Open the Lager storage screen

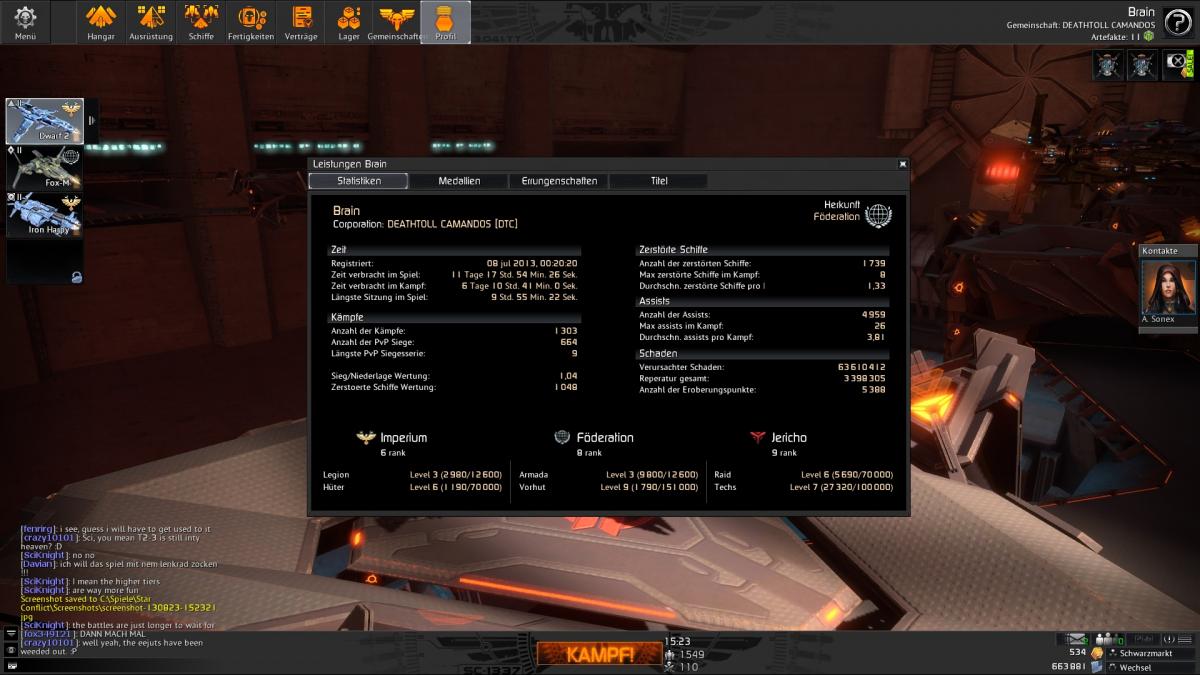(349, 22)
